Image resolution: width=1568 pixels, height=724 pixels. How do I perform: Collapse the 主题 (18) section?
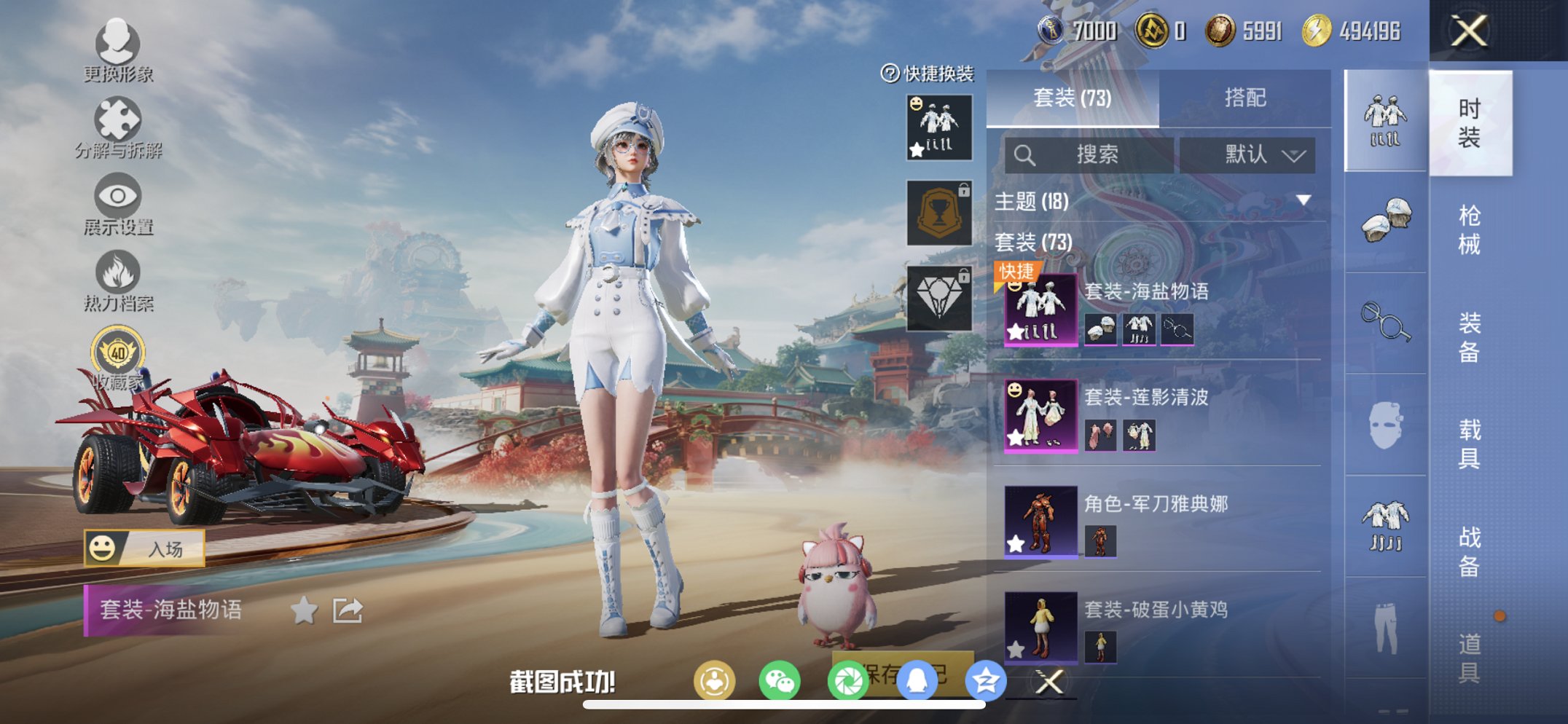tap(1304, 200)
